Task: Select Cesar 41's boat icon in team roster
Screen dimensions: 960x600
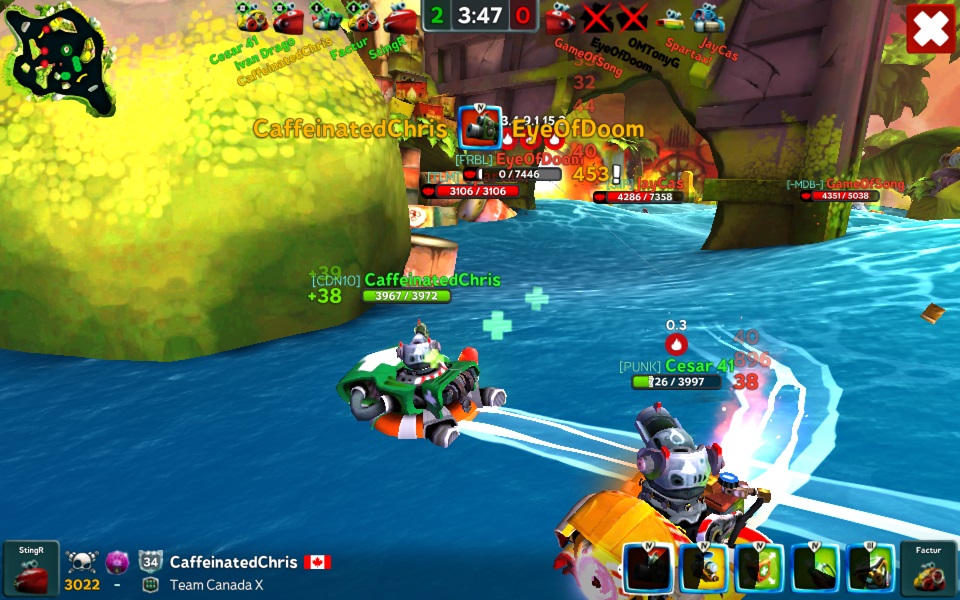Action: [251, 17]
